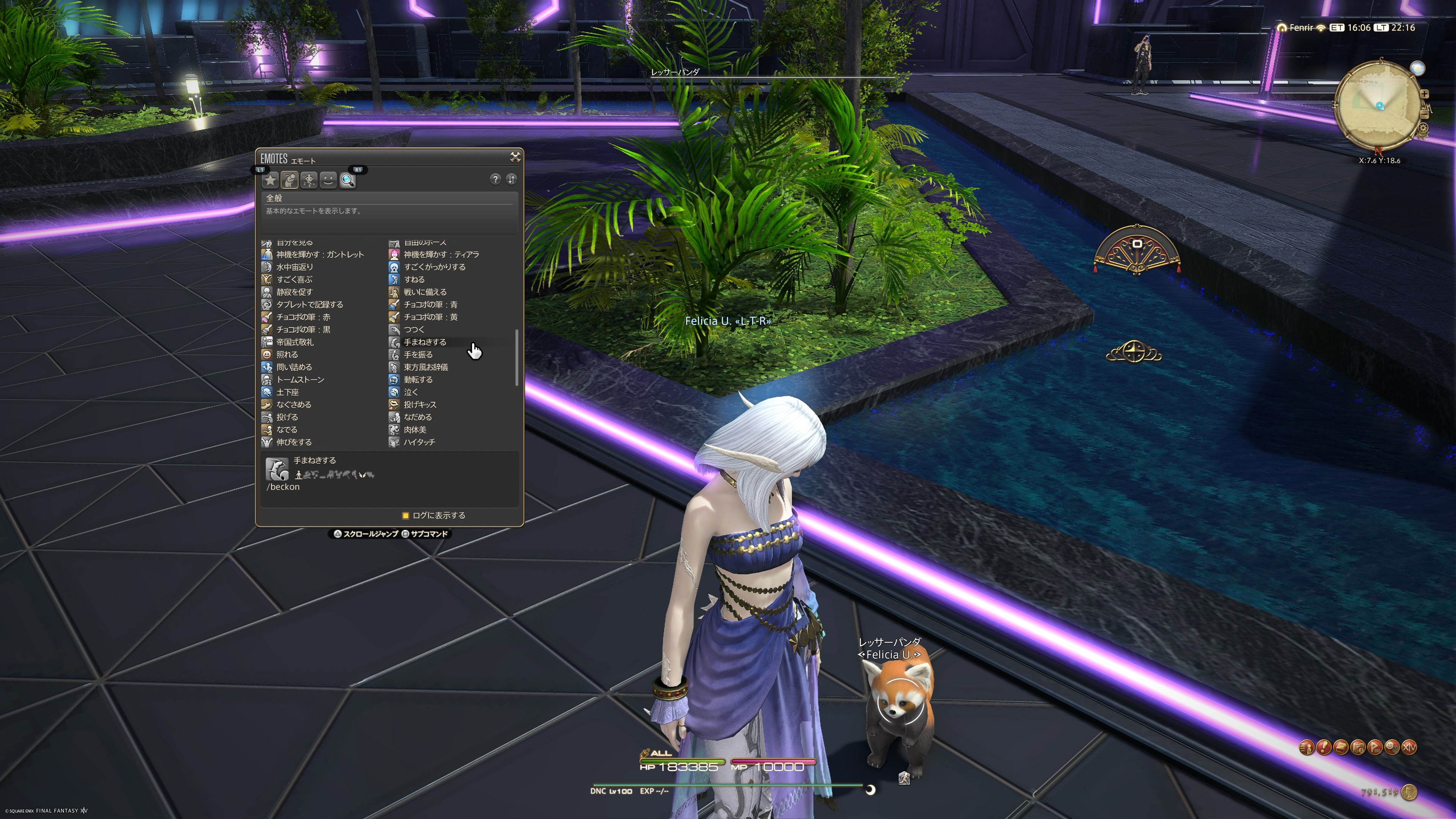Zoom out the minimap with minus button
Screen dimensions: 1456x819
click(x=1425, y=115)
